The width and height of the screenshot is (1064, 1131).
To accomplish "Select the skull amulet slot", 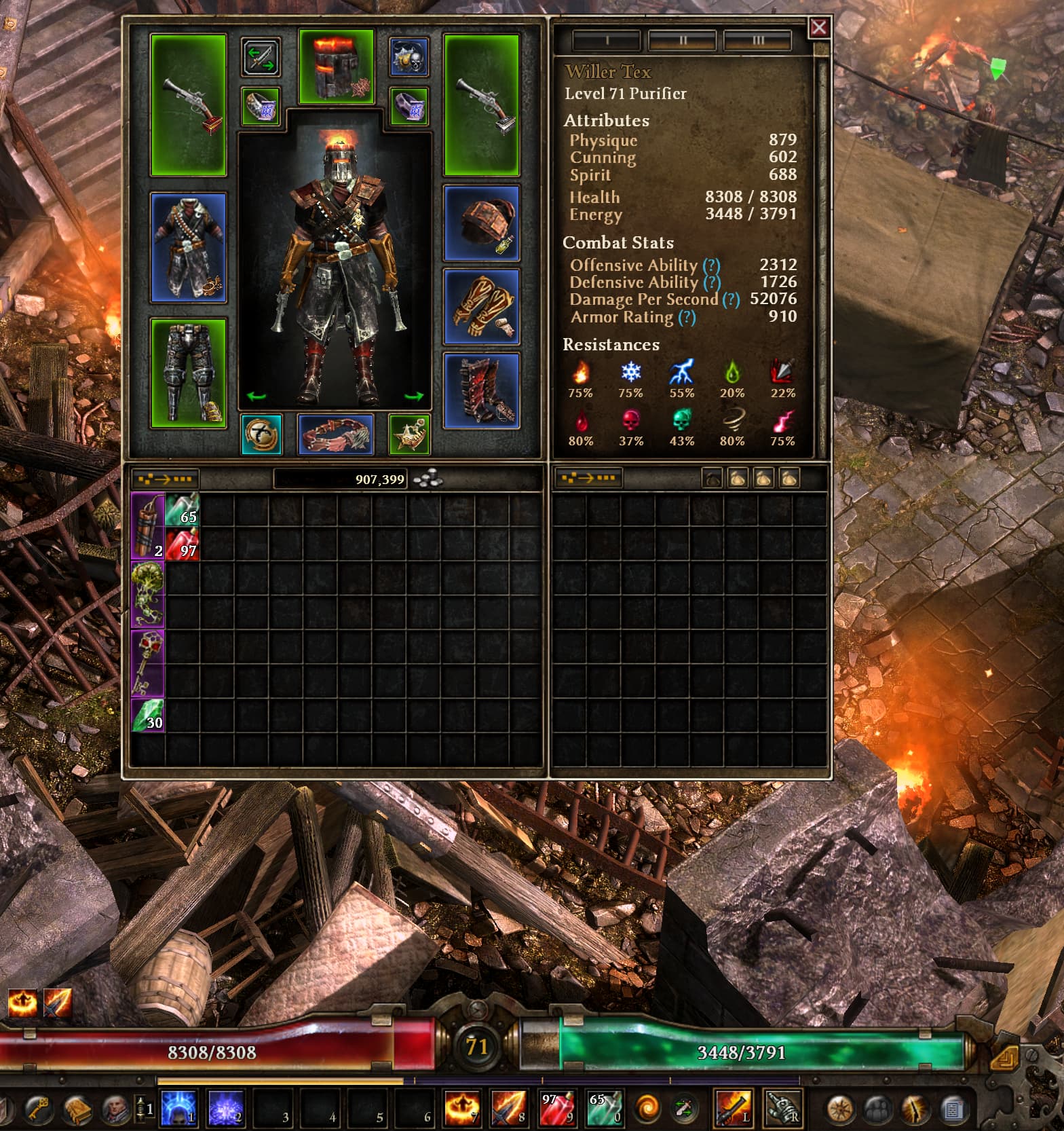I will point(408,57).
